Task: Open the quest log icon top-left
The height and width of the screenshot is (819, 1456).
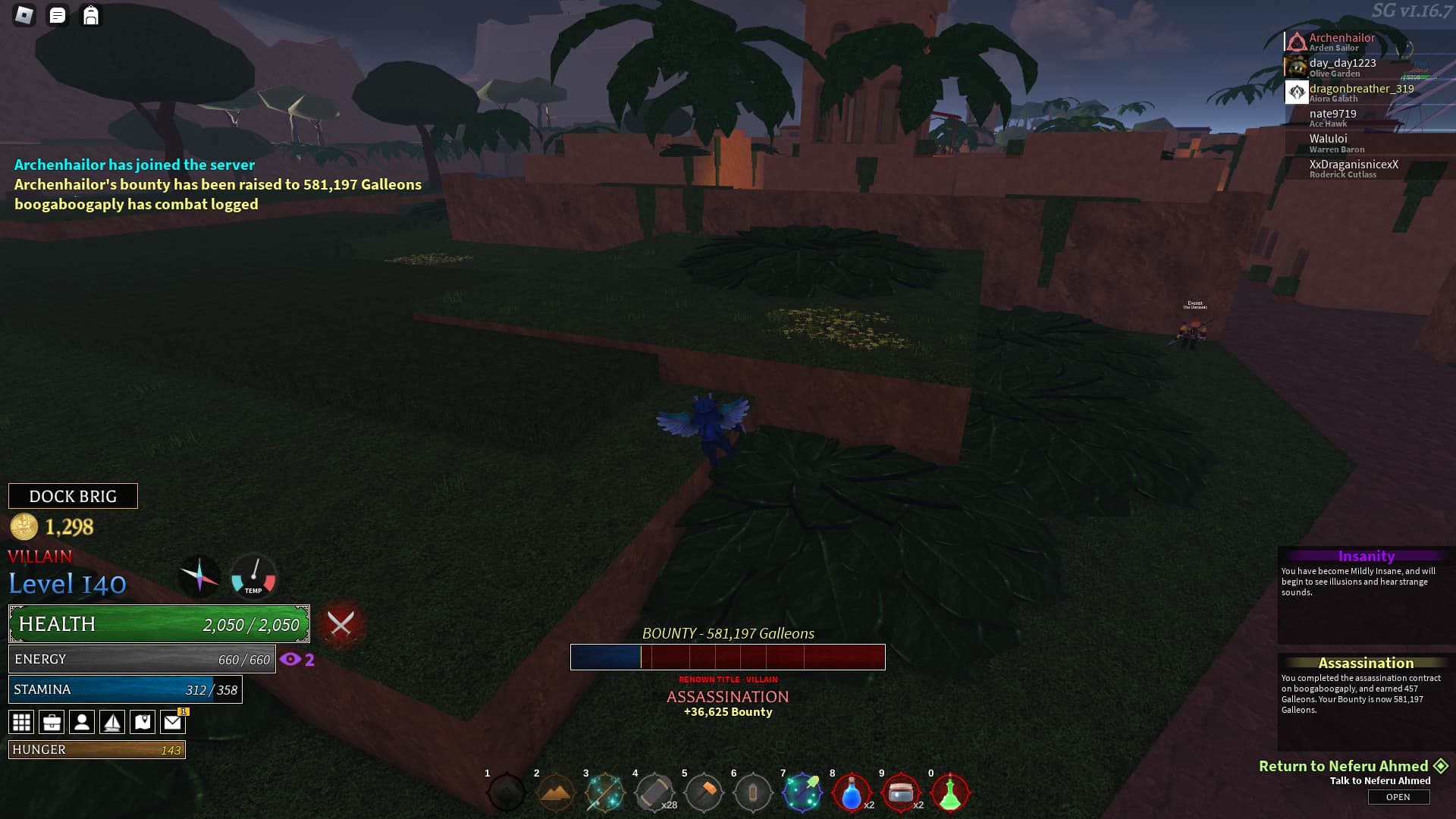Action: pos(55,14)
